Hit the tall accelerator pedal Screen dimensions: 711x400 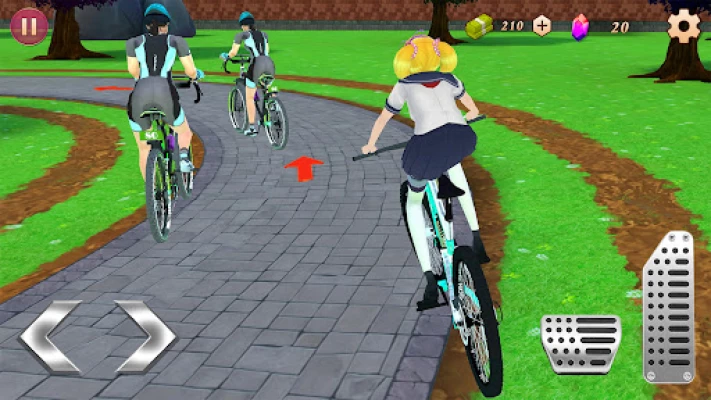(x=668, y=307)
